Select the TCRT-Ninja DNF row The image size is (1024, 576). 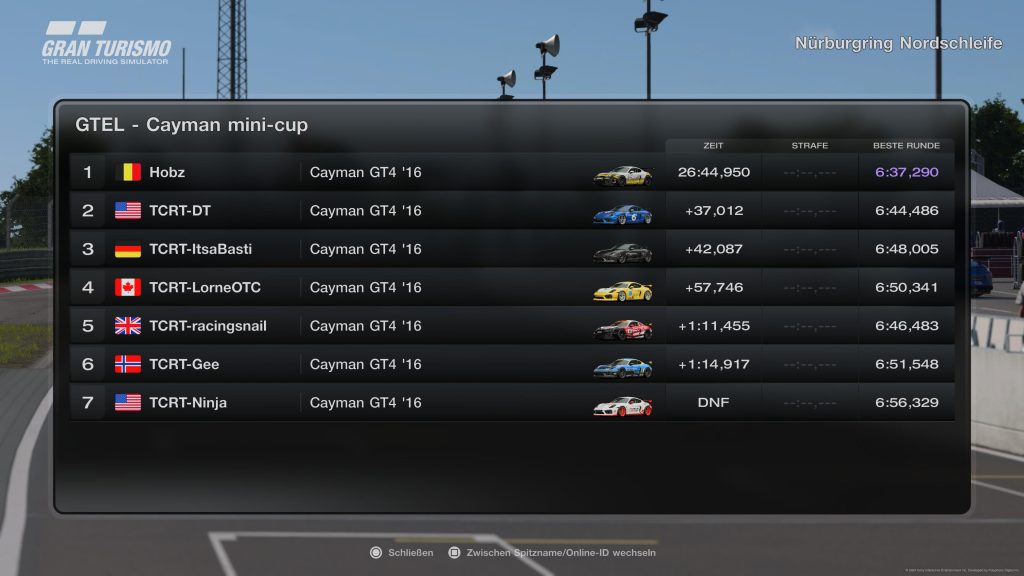pos(510,403)
